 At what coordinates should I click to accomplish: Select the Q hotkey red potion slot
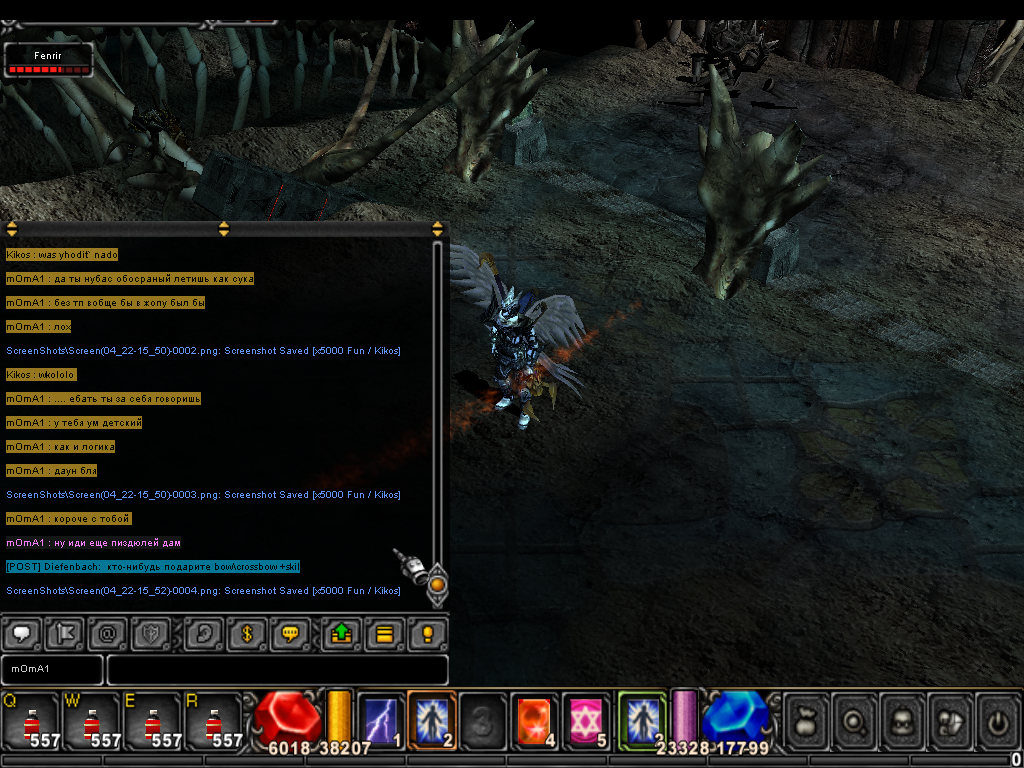click(x=31, y=721)
